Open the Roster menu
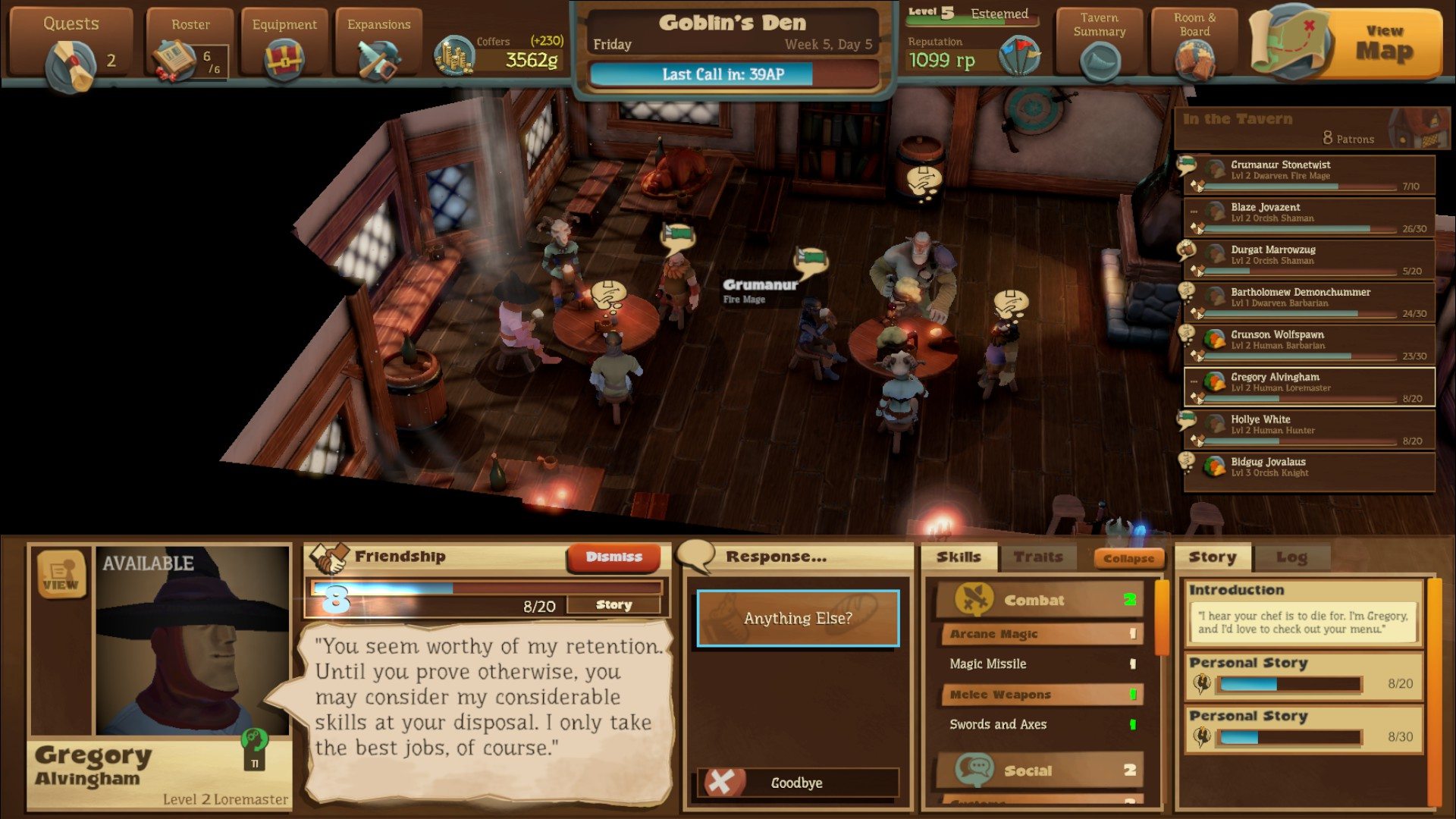The height and width of the screenshot is (819, 1456). tap(190, 47)
